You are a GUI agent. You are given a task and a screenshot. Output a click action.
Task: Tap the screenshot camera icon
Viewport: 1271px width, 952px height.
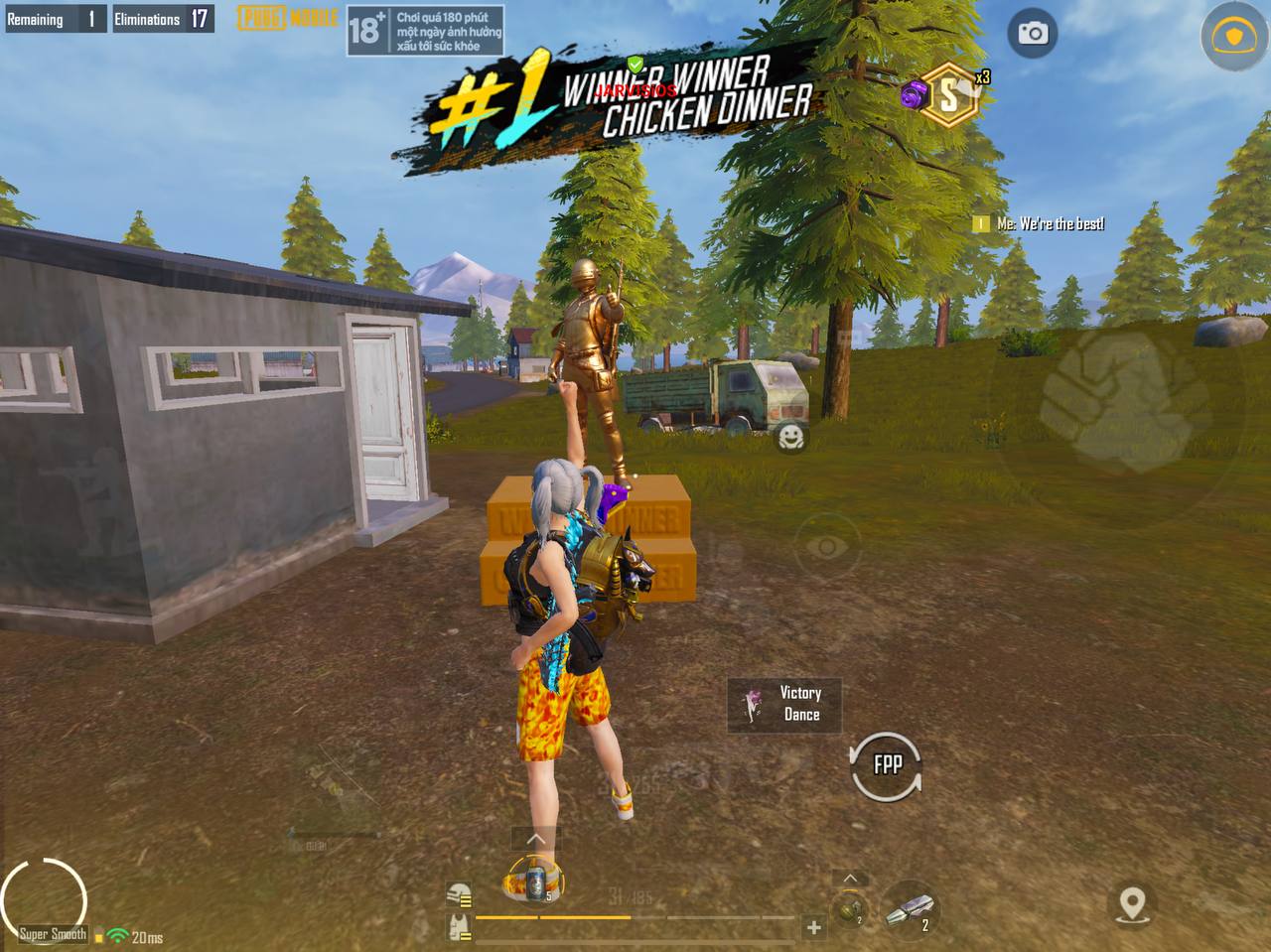[1031, 33]
